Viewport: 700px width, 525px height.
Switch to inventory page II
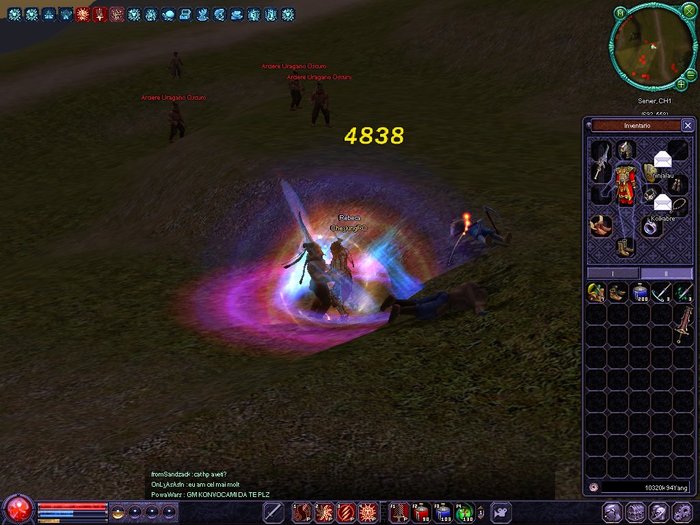666,273
